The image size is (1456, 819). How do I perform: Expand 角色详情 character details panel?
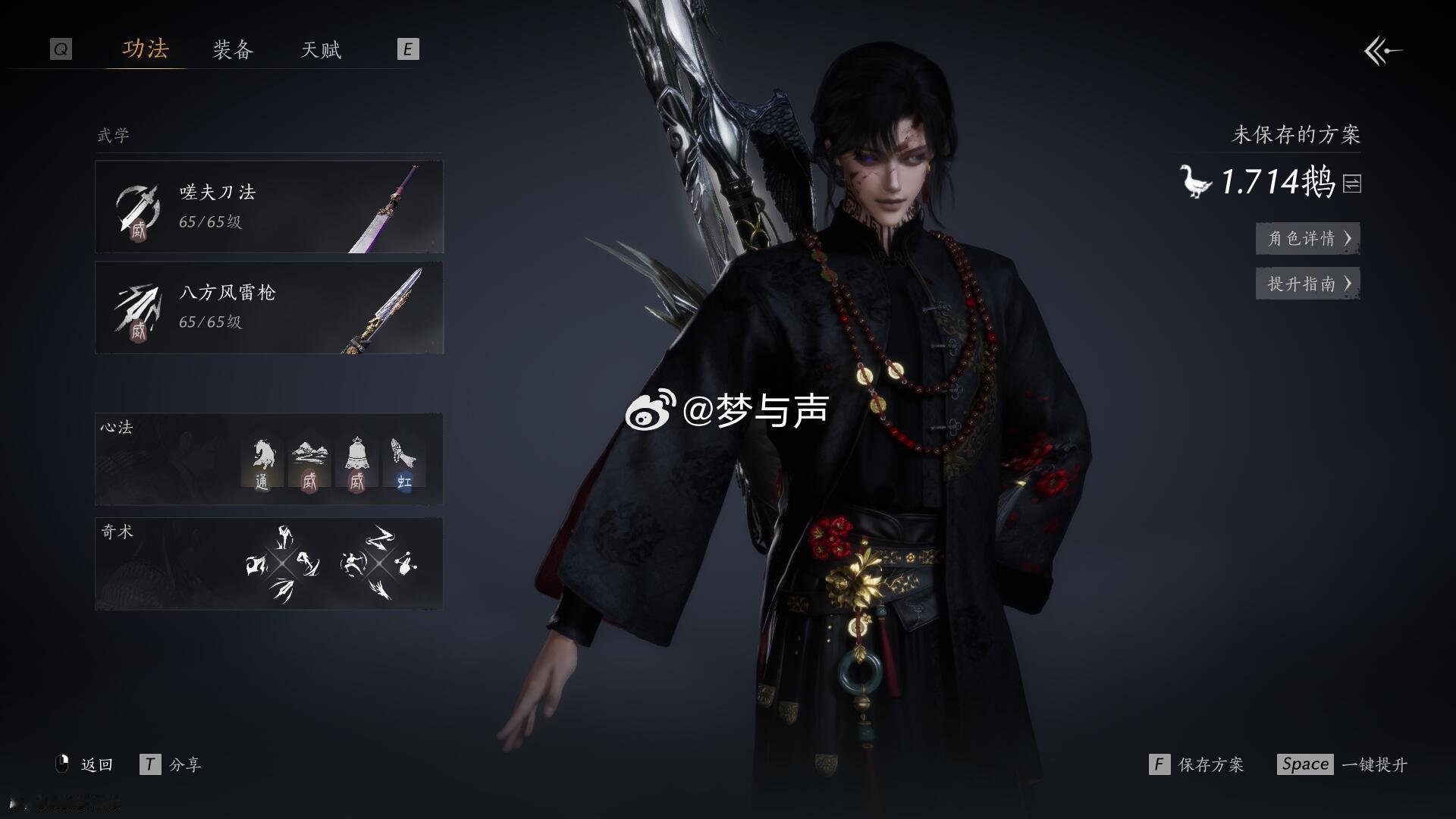1307,238
